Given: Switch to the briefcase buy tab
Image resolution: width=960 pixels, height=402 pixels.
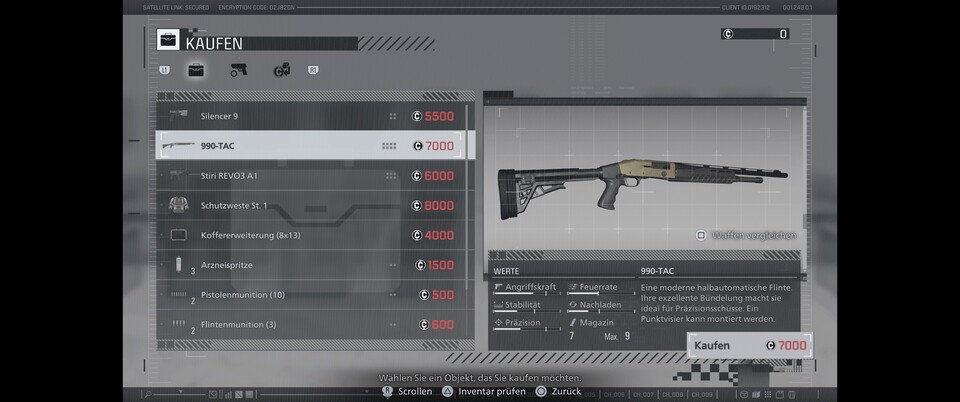Looking at the screenshot, I should [196, 70].
